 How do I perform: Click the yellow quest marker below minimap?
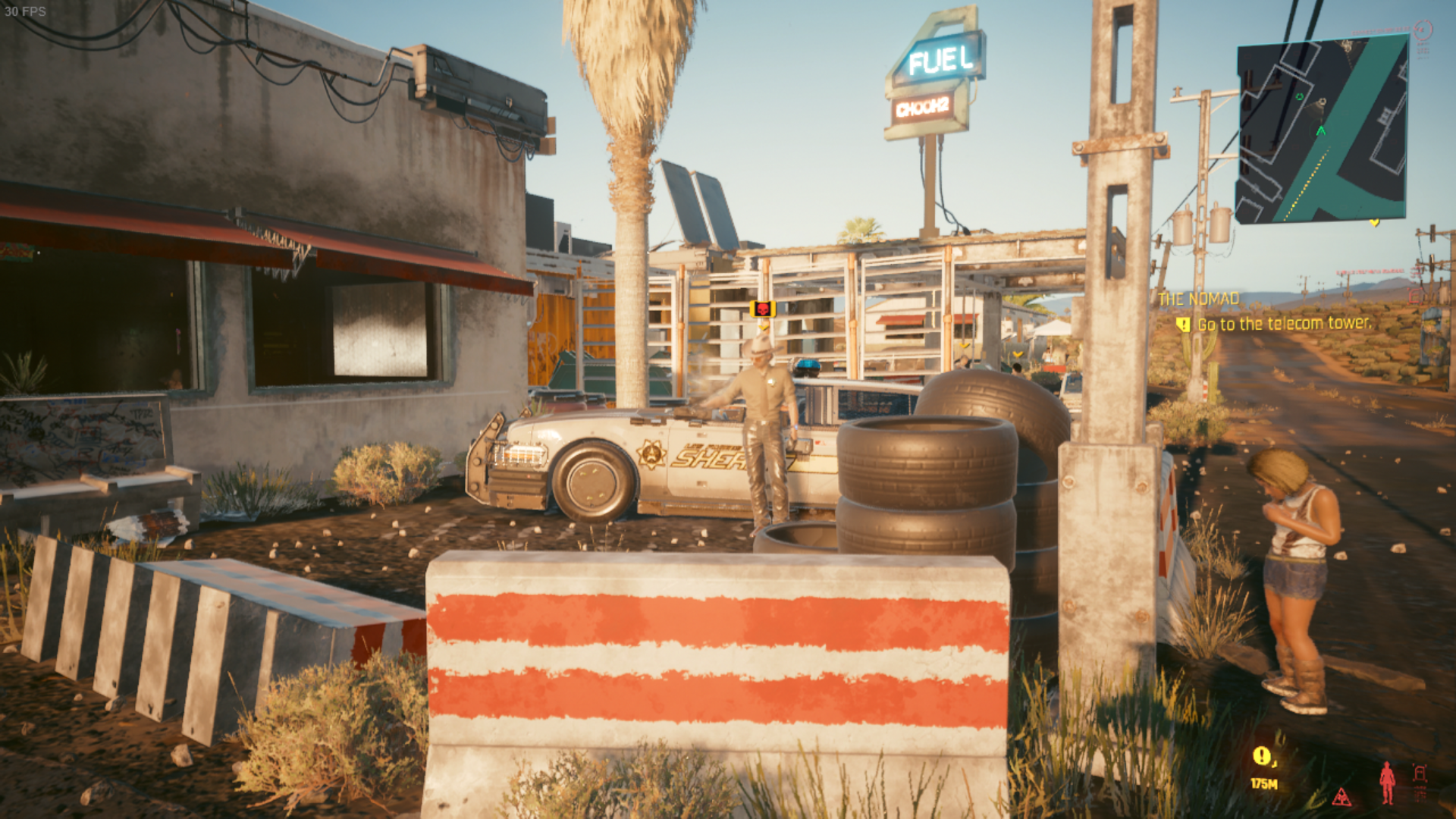click(x=1374, y=223)
